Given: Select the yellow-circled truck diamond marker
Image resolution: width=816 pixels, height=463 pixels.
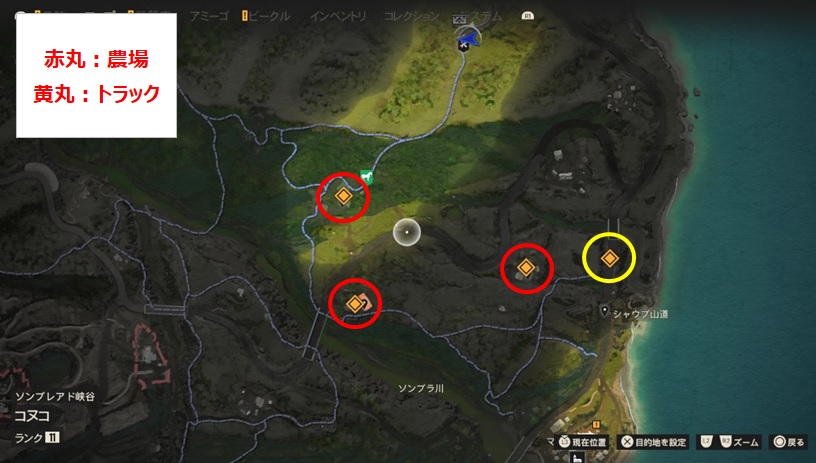Looking at the screenshot, I should pos(609,258).
